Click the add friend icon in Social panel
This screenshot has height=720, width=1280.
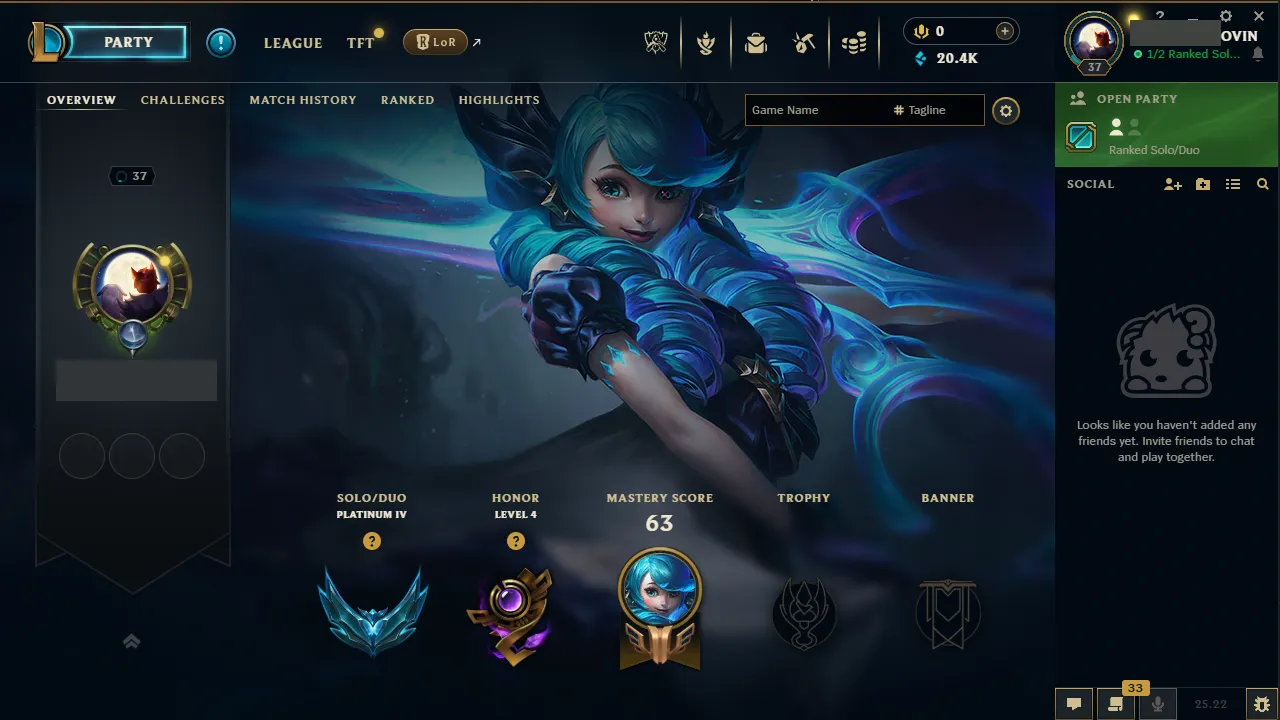1172,184
